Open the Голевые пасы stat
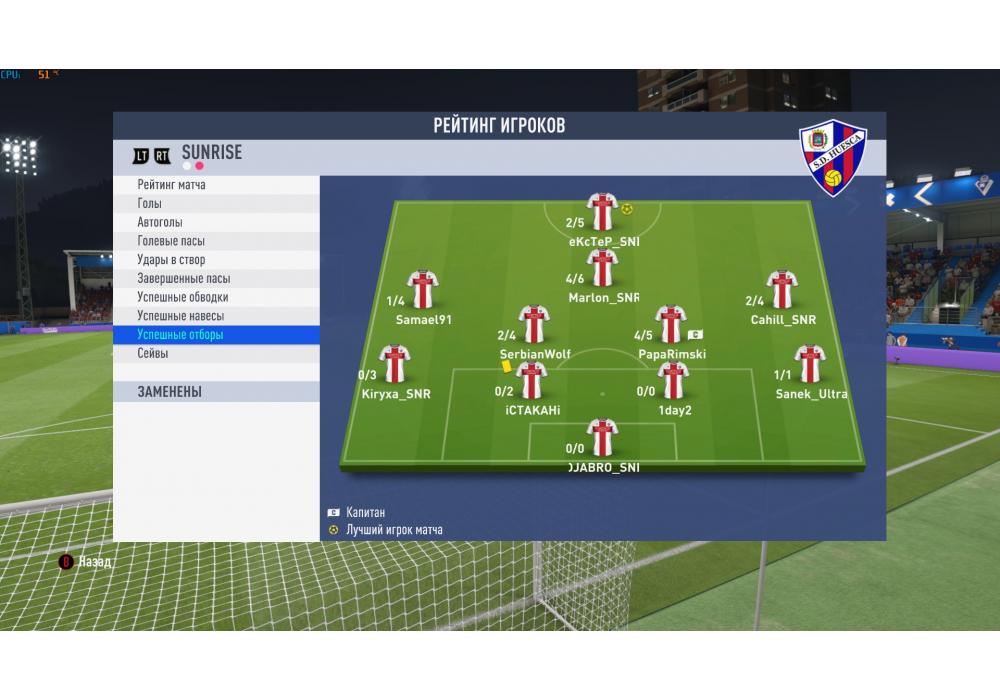Screen dimensions: 1000x700 pos(216,241)
